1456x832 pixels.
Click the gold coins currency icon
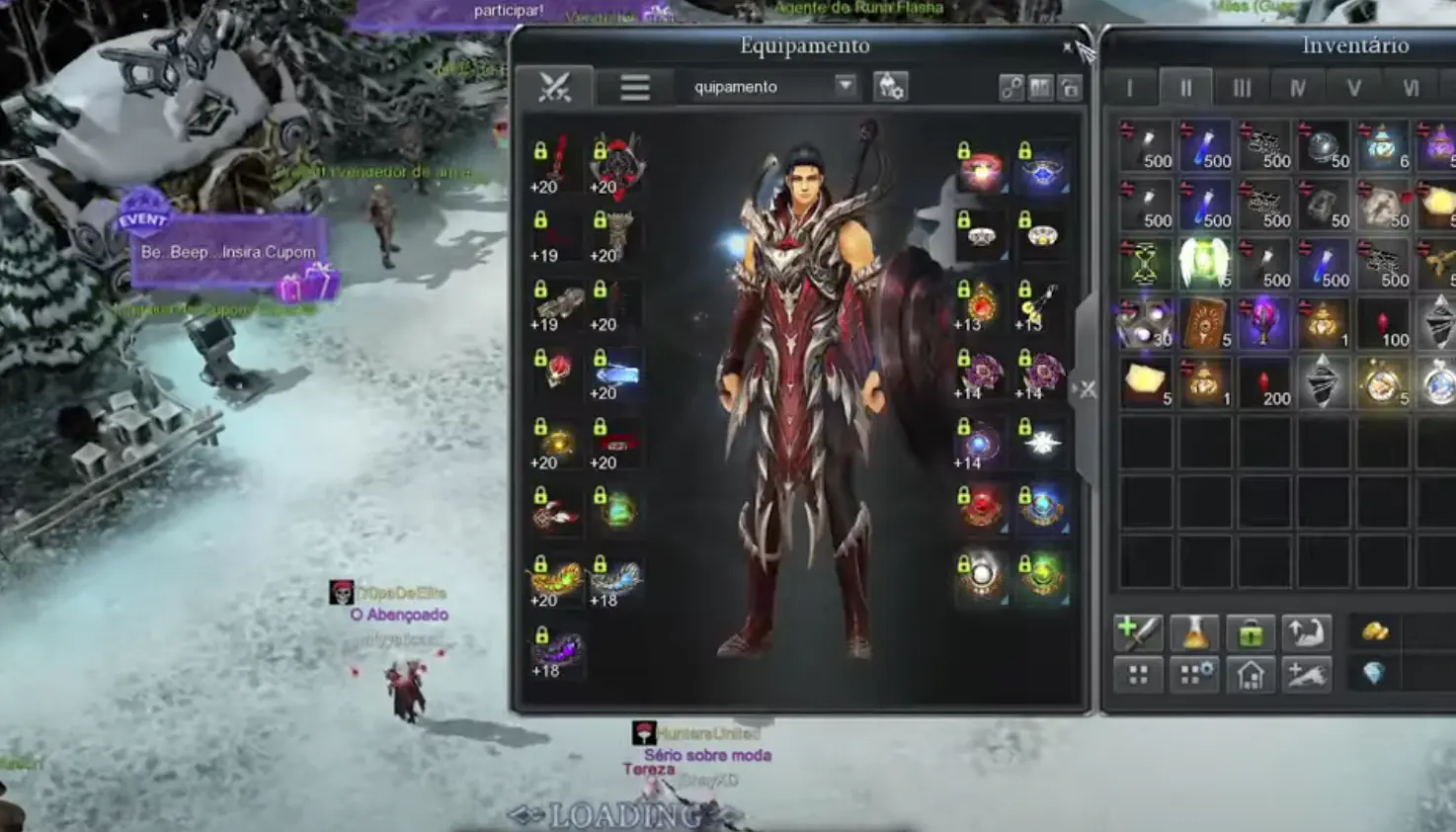pyautogui.click(x=1377, y=632)
